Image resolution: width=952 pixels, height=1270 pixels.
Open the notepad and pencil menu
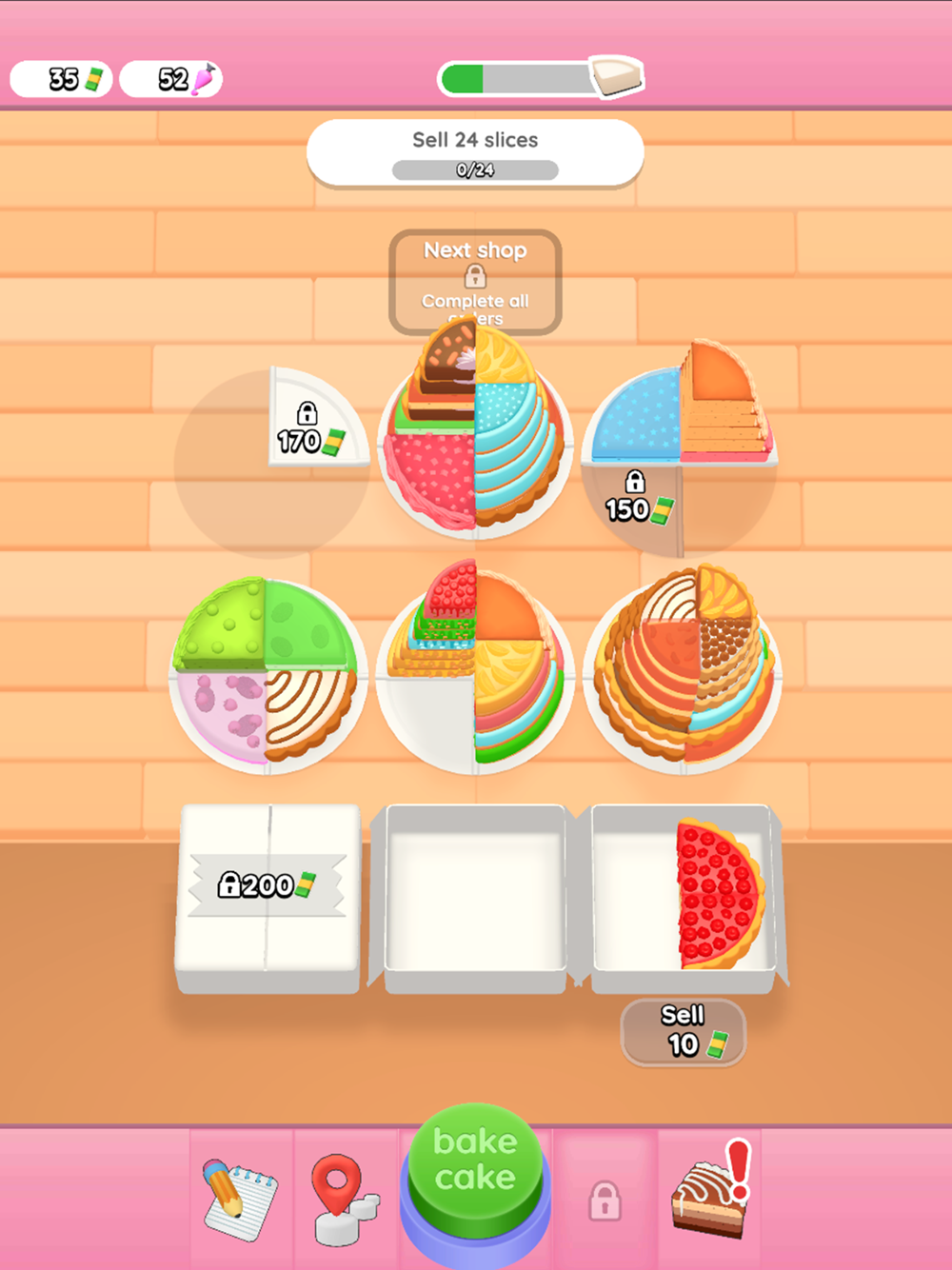click(239, 1197)
